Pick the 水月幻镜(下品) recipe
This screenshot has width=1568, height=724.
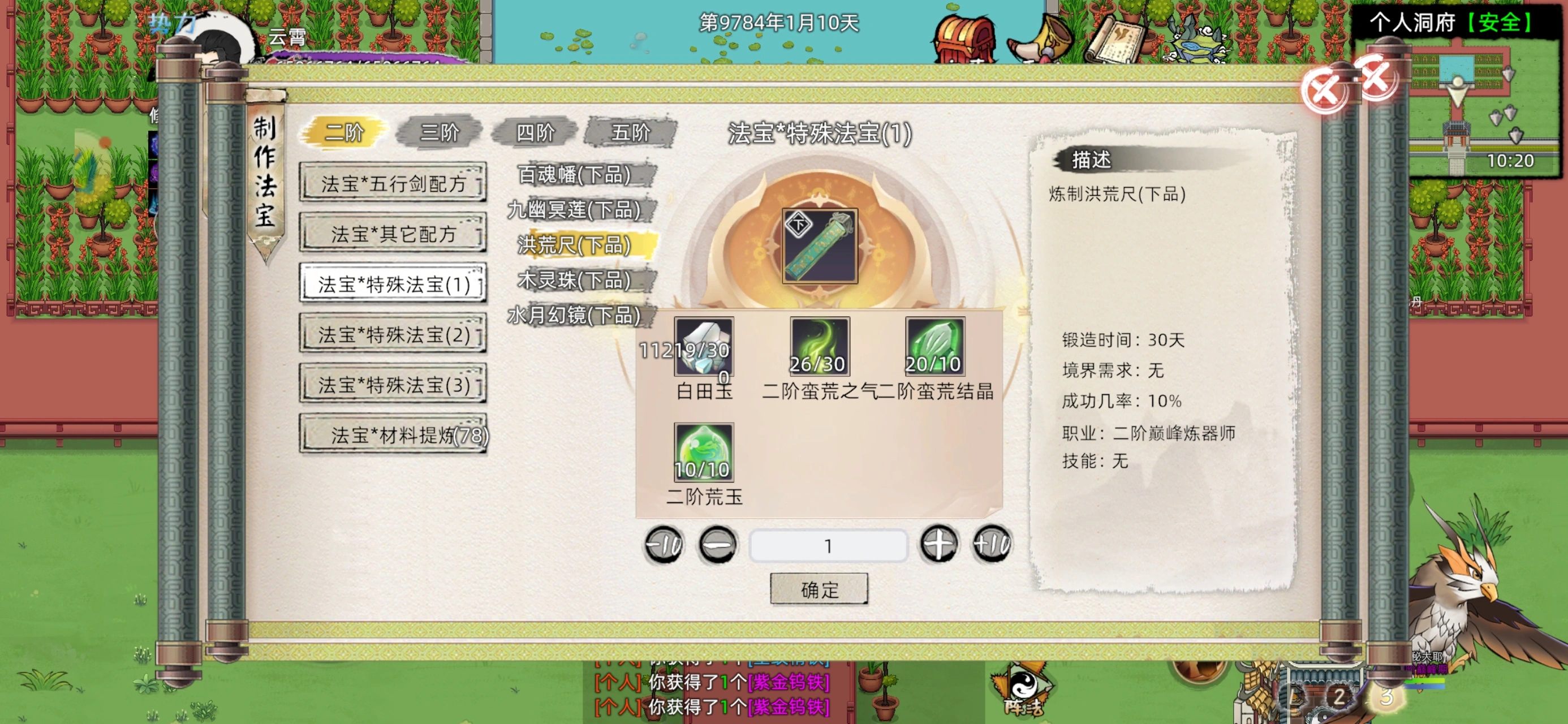[x=574, y=315]
